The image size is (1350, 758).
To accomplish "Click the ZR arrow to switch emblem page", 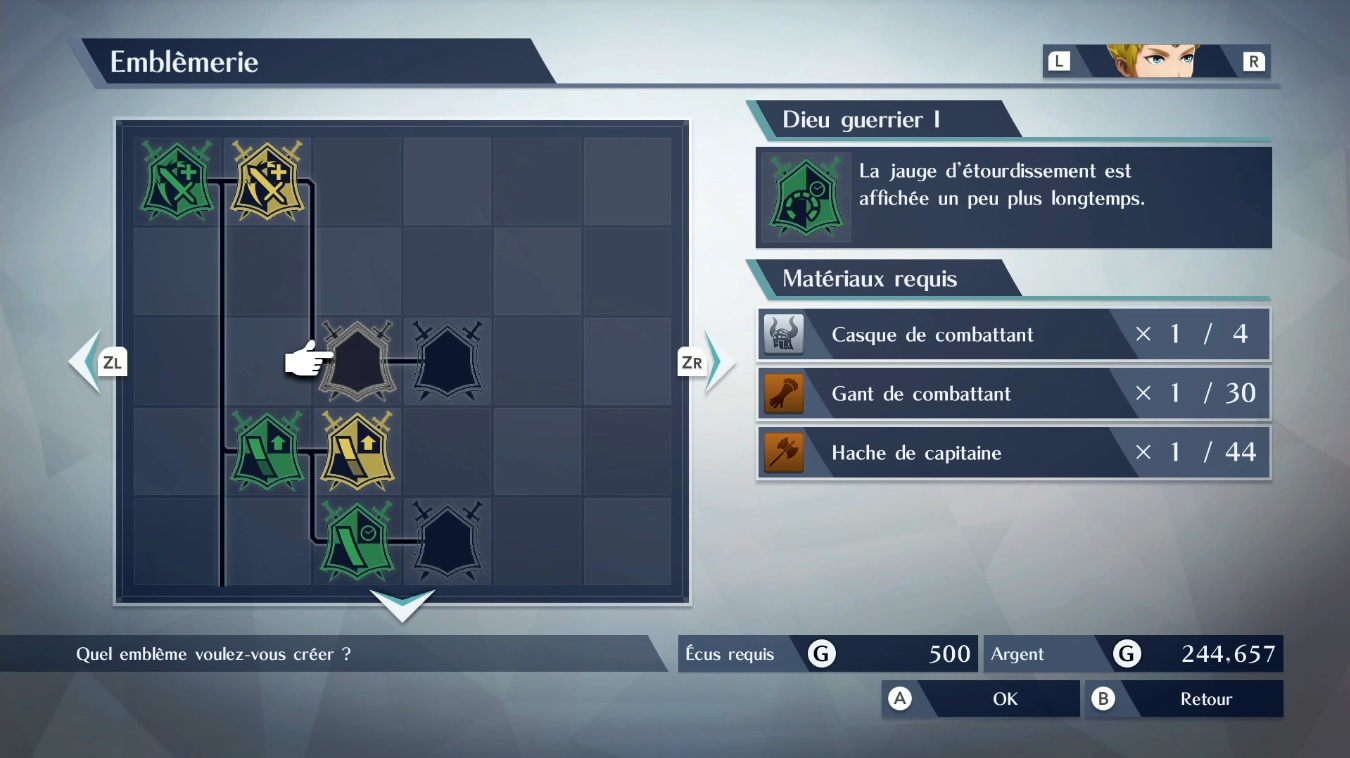I will click(x=692, y=362).
